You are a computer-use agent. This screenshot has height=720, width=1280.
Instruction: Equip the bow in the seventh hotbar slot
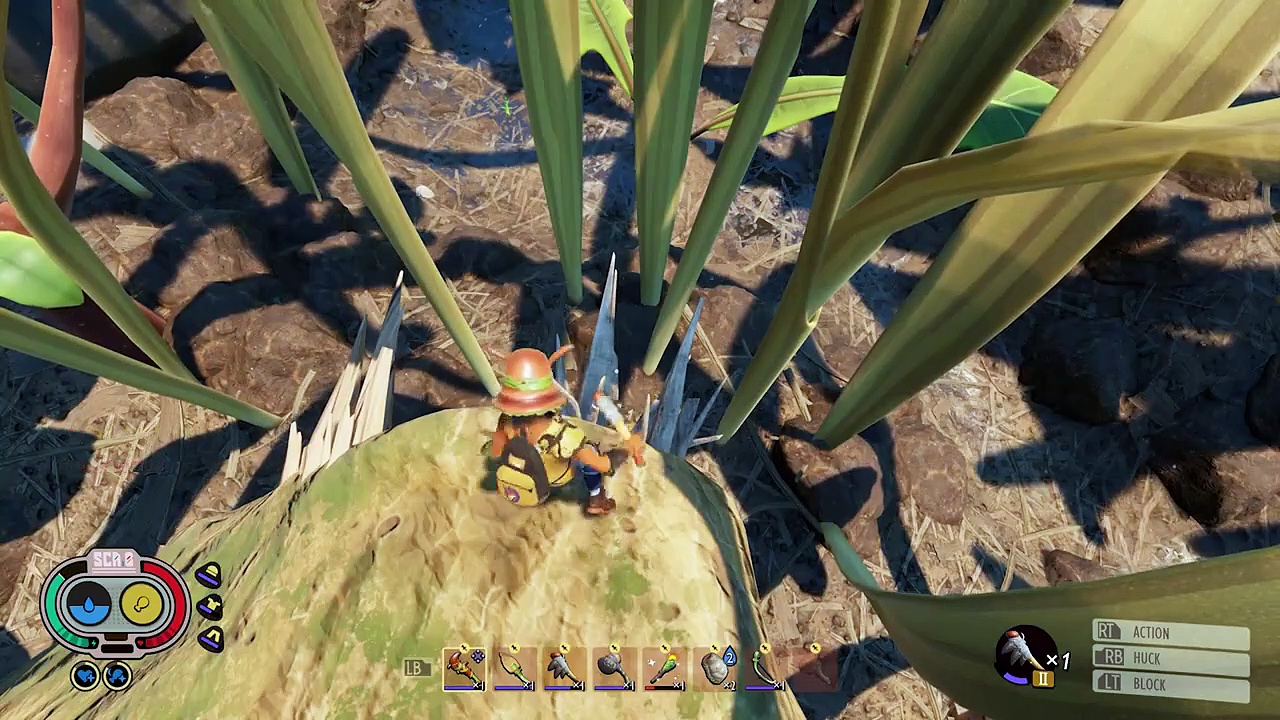click(765, 668)
